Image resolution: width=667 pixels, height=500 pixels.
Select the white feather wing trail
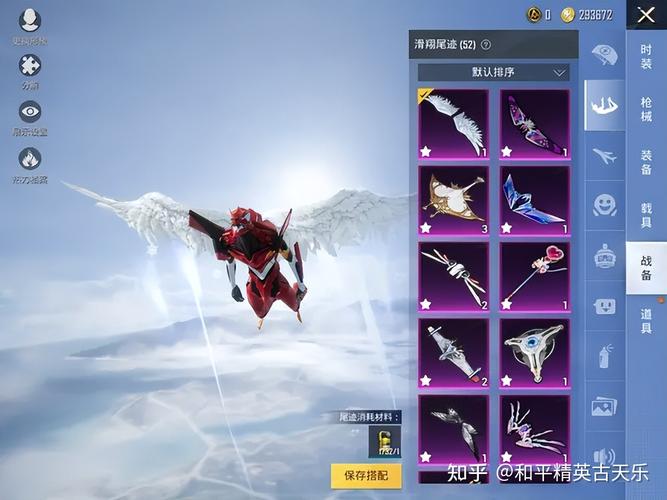tap(454, 124)
